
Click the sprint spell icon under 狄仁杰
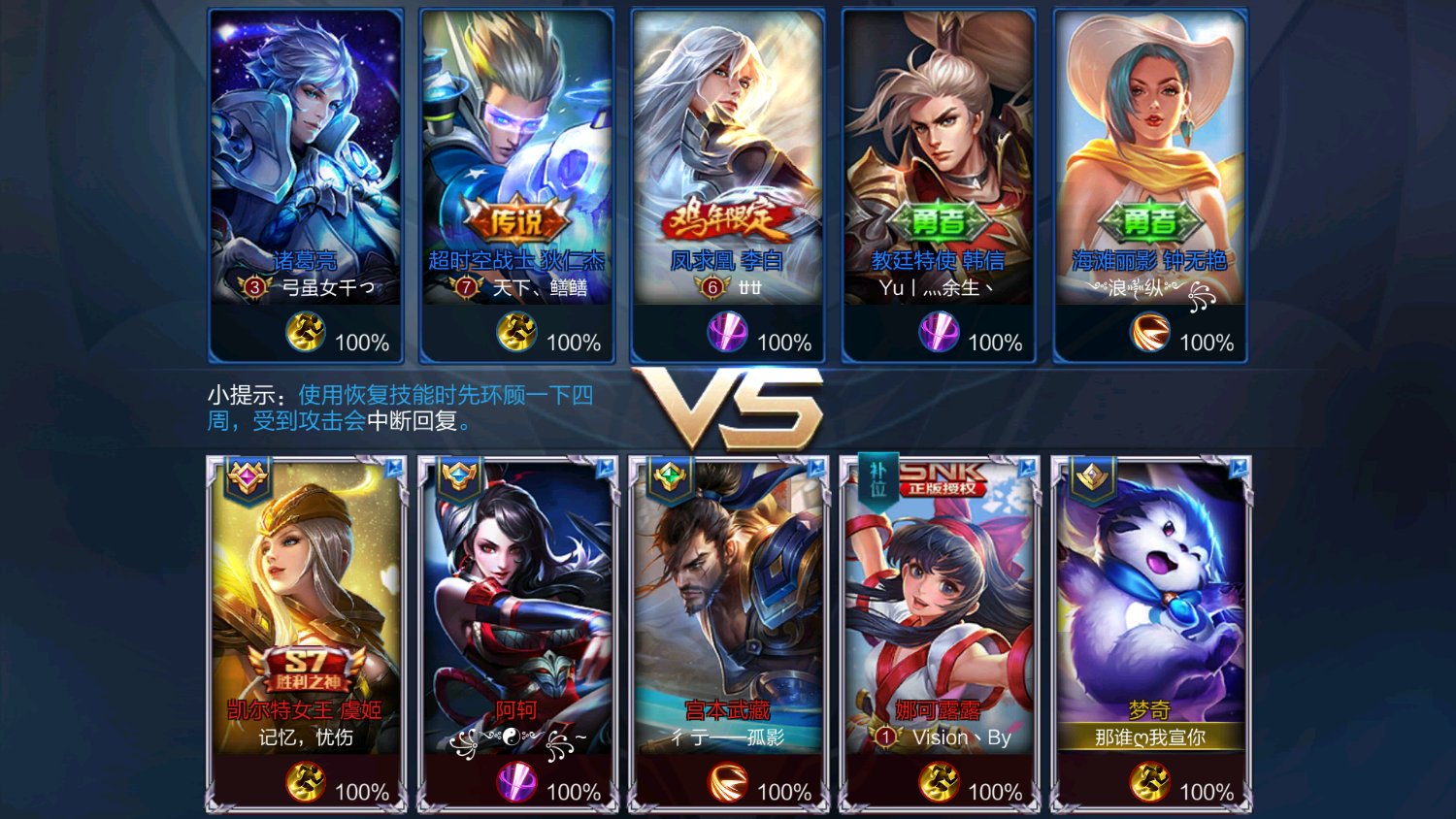(x=517, y=333)
